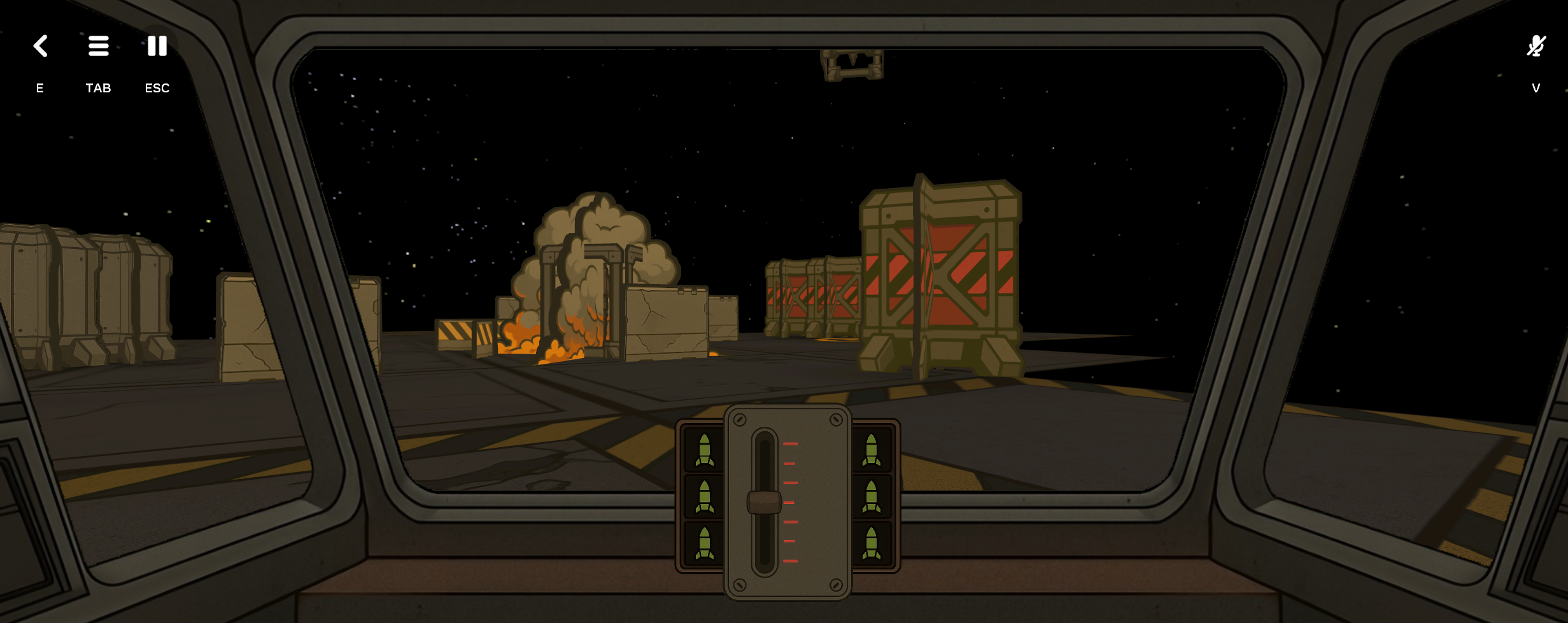Click the back arrow button
Image resolution: width=1568 pixels, height=623 pixels.
coord(40,46)
